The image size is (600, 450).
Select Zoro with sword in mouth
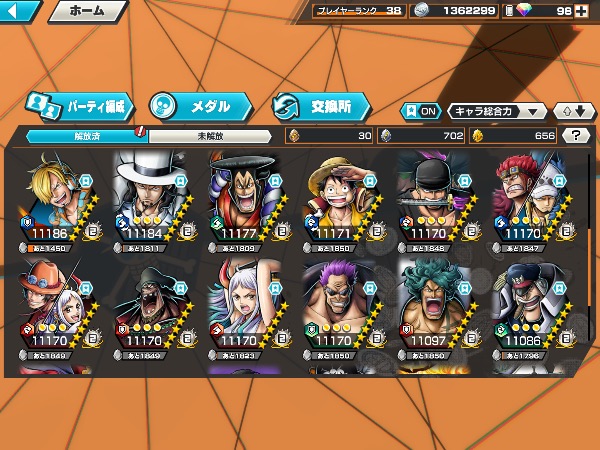[x=431, y=200]
